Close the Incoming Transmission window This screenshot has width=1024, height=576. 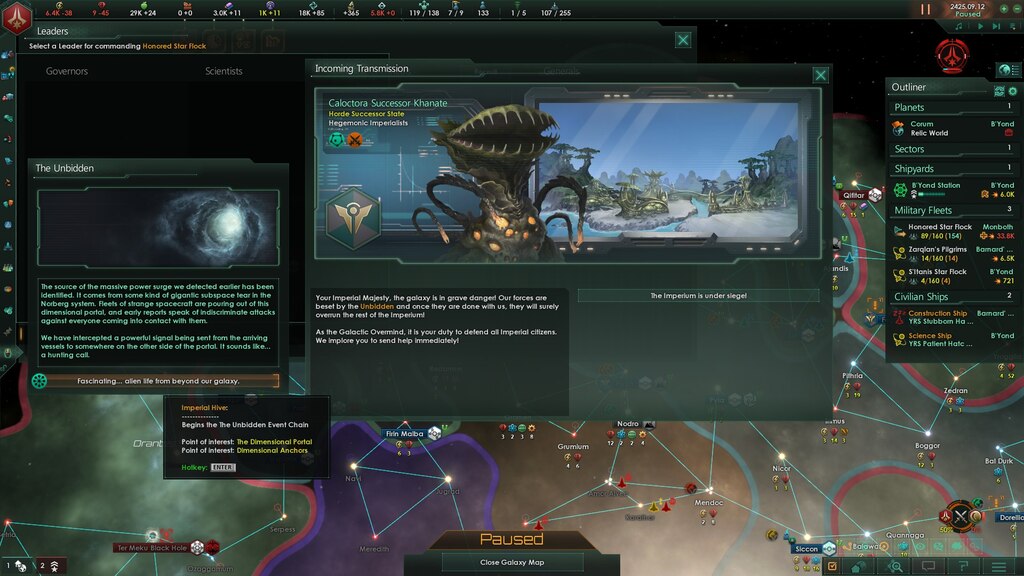point(820,75)
